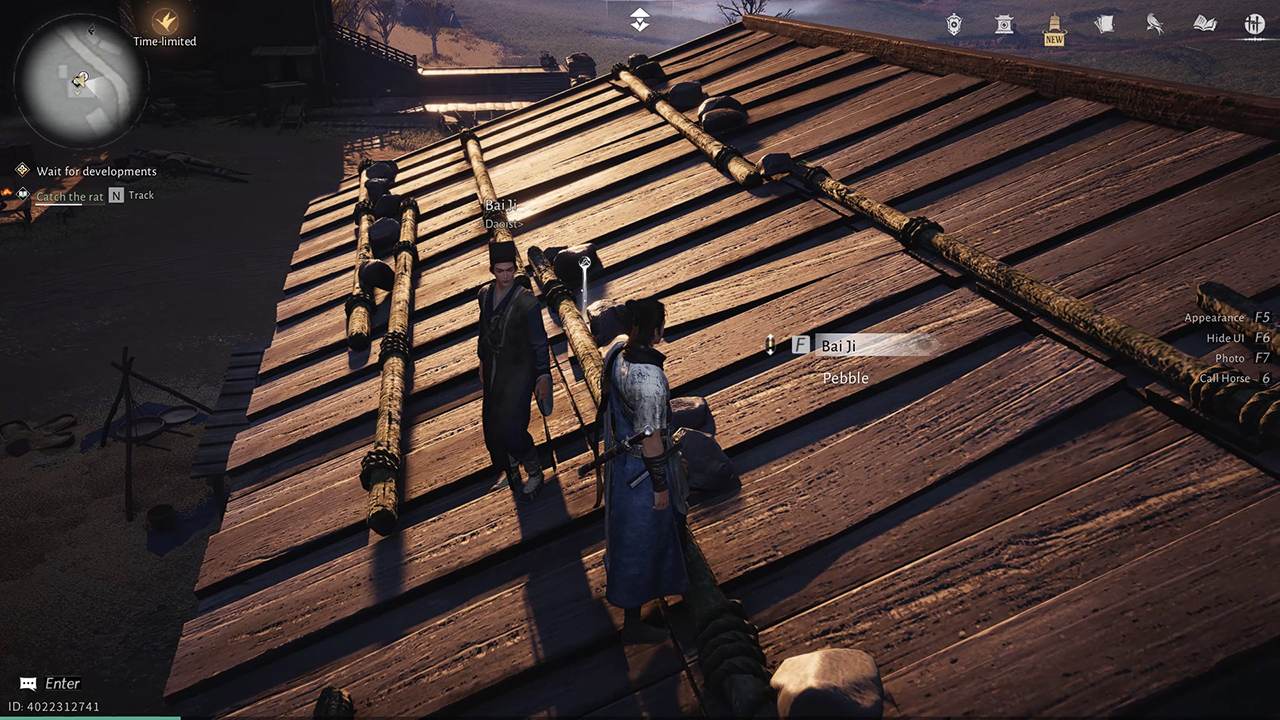
Task: Open the Time-limited event icon
Action: tap(164, 21)
